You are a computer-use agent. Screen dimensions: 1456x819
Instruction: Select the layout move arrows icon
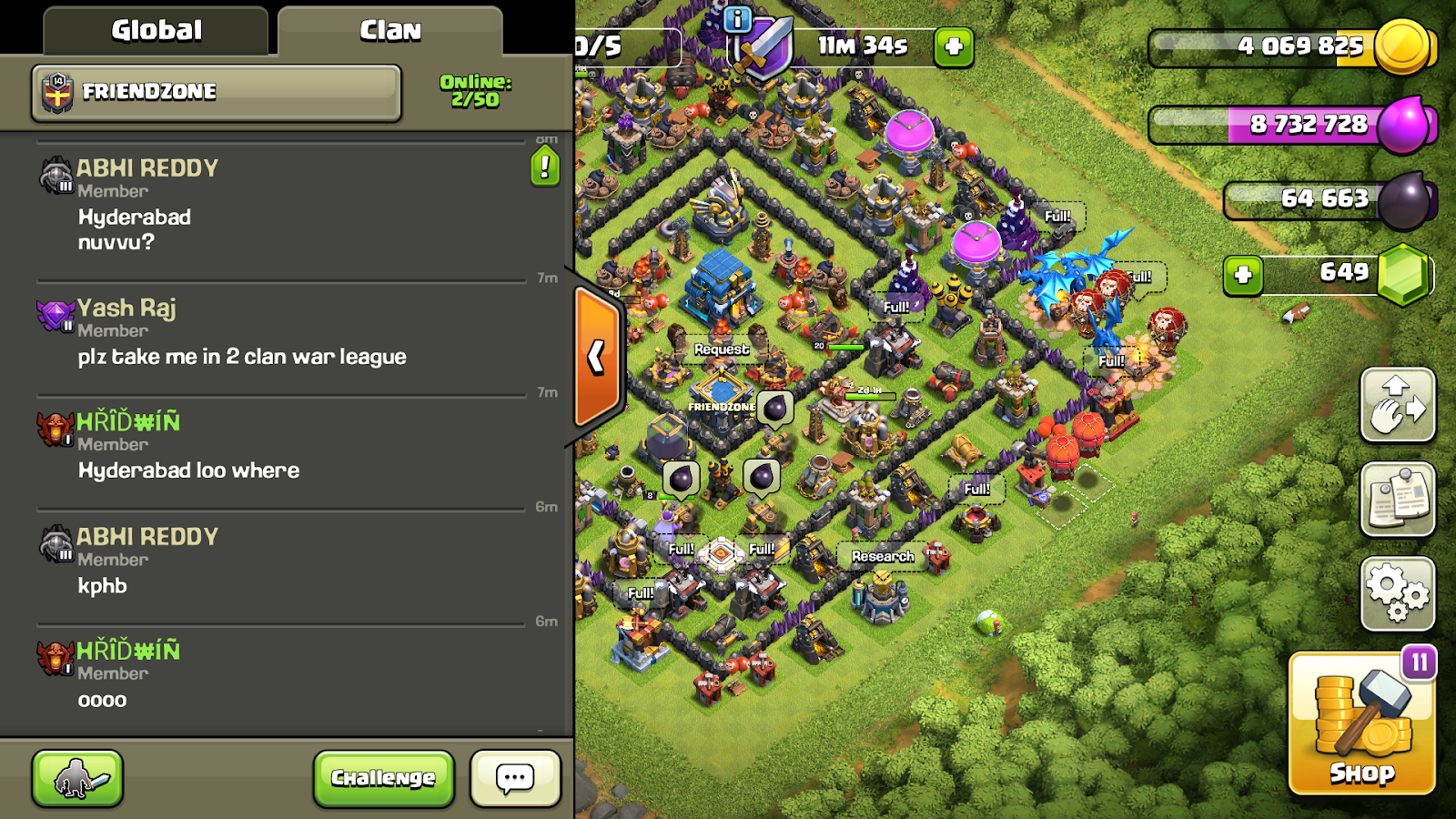(1399, 407)
